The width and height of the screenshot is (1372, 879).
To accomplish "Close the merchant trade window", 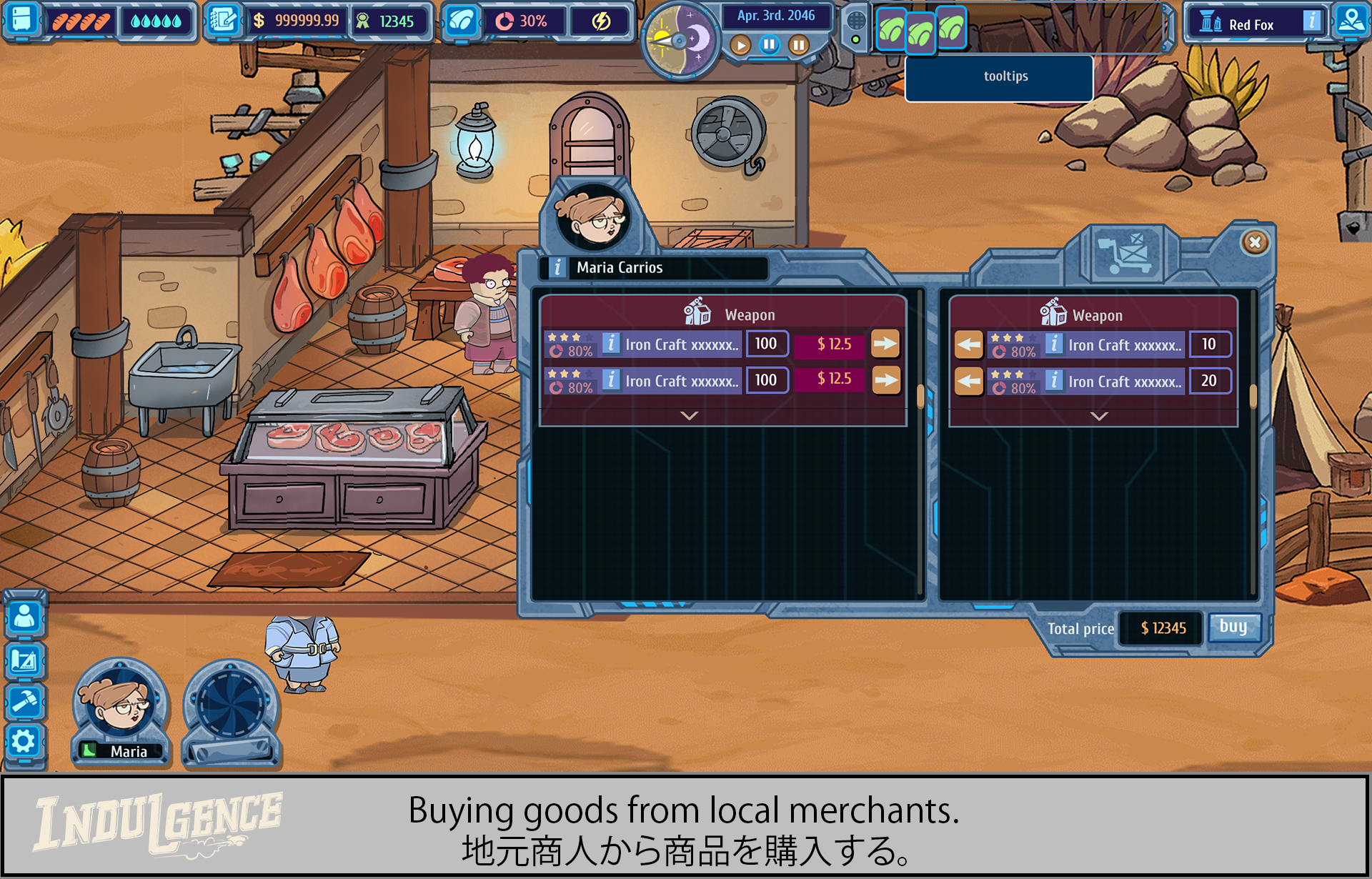I will pos(1255,242).
